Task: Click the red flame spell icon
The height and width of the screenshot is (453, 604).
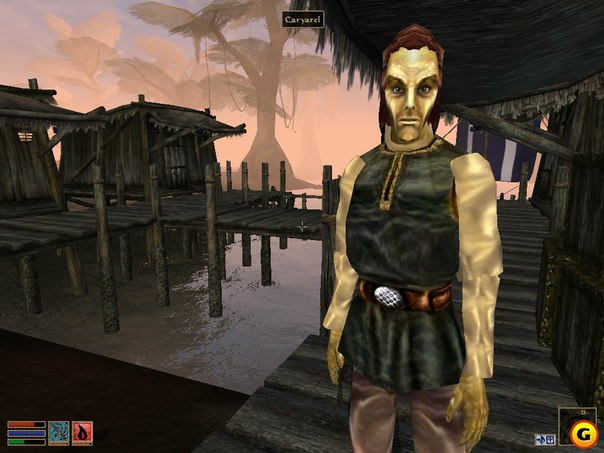Action: (82, 432)
